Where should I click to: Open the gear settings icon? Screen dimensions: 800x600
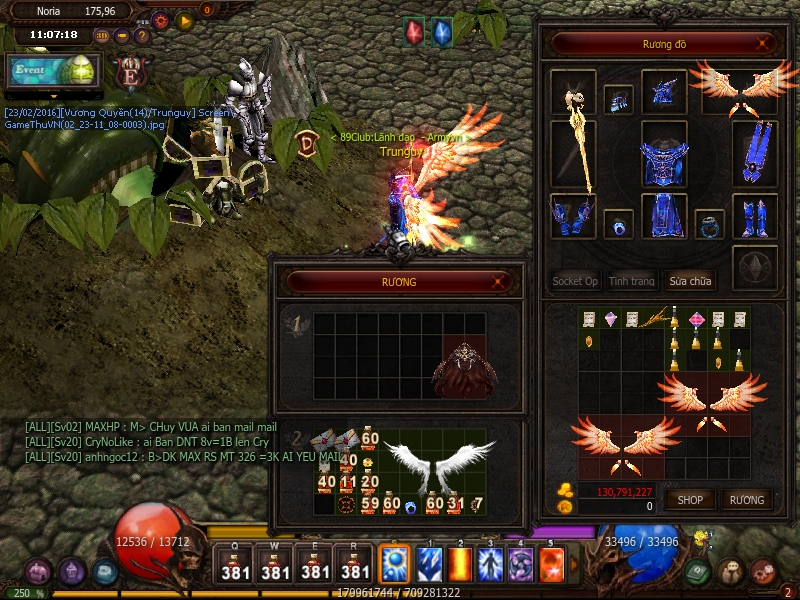click(160, 20)
